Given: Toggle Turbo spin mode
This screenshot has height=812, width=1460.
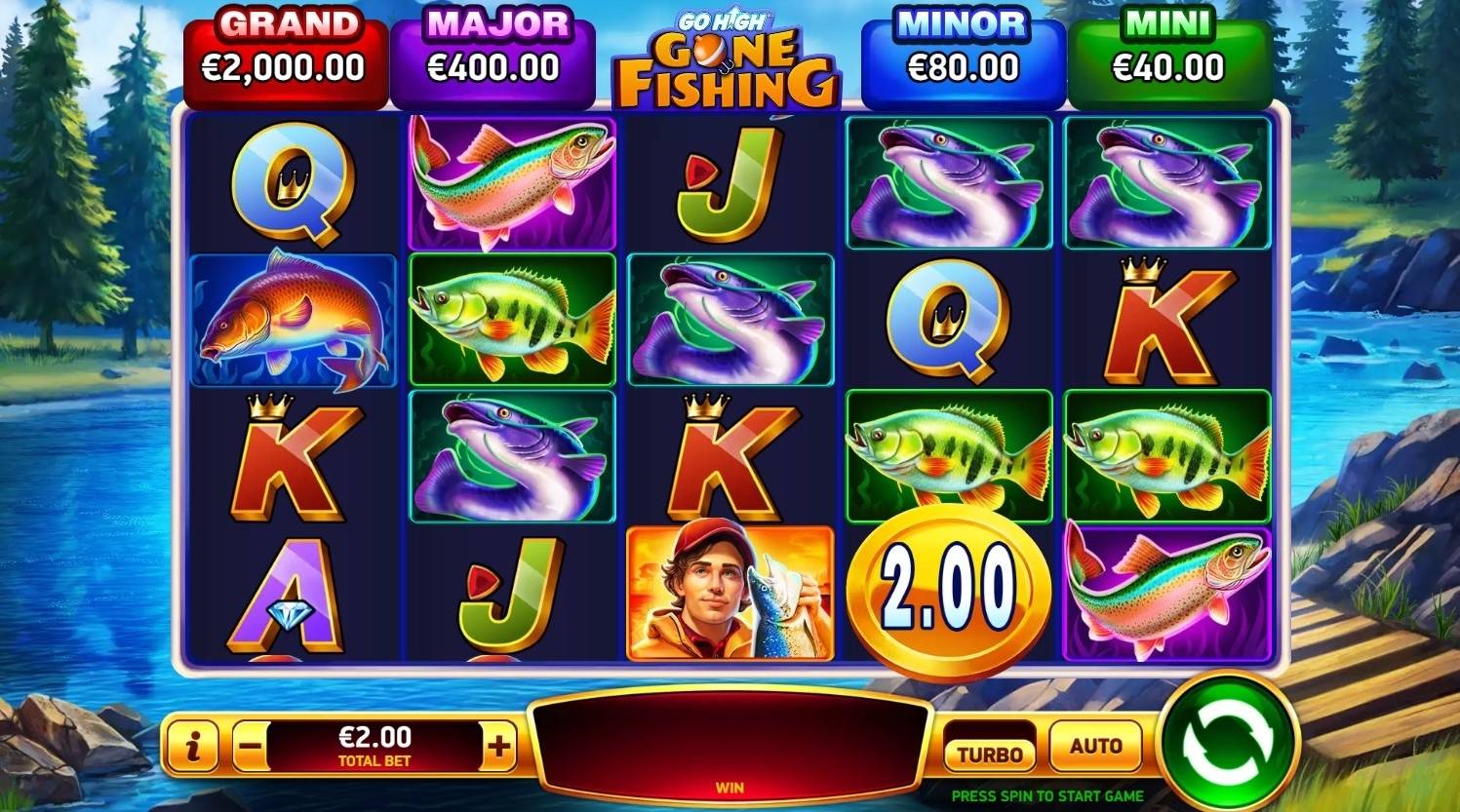Looking at the screenshot, I should click(989, 752).
